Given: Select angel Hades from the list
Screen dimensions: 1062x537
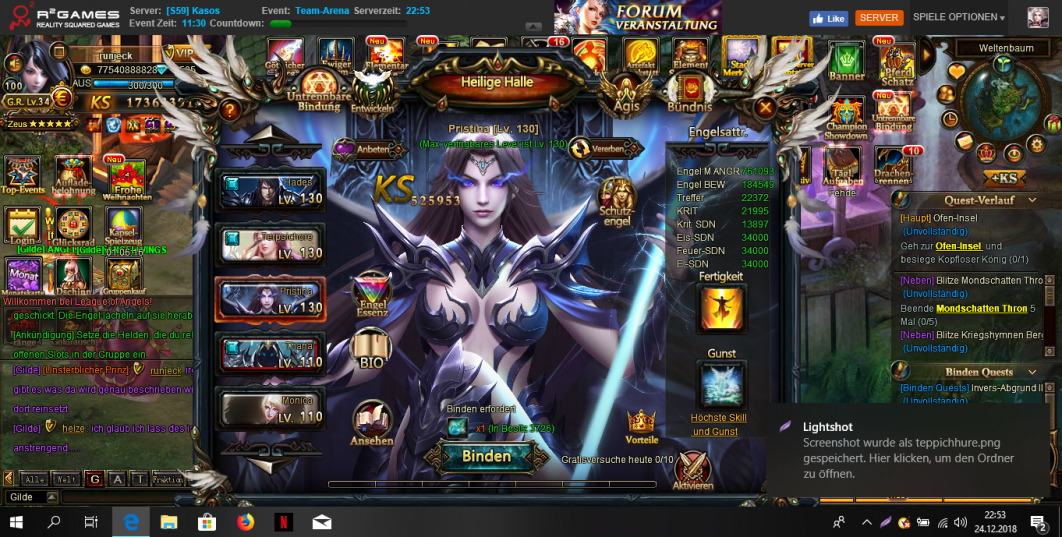Looking at the screenshot, I should pyautogui.click(x=271, y=190).
